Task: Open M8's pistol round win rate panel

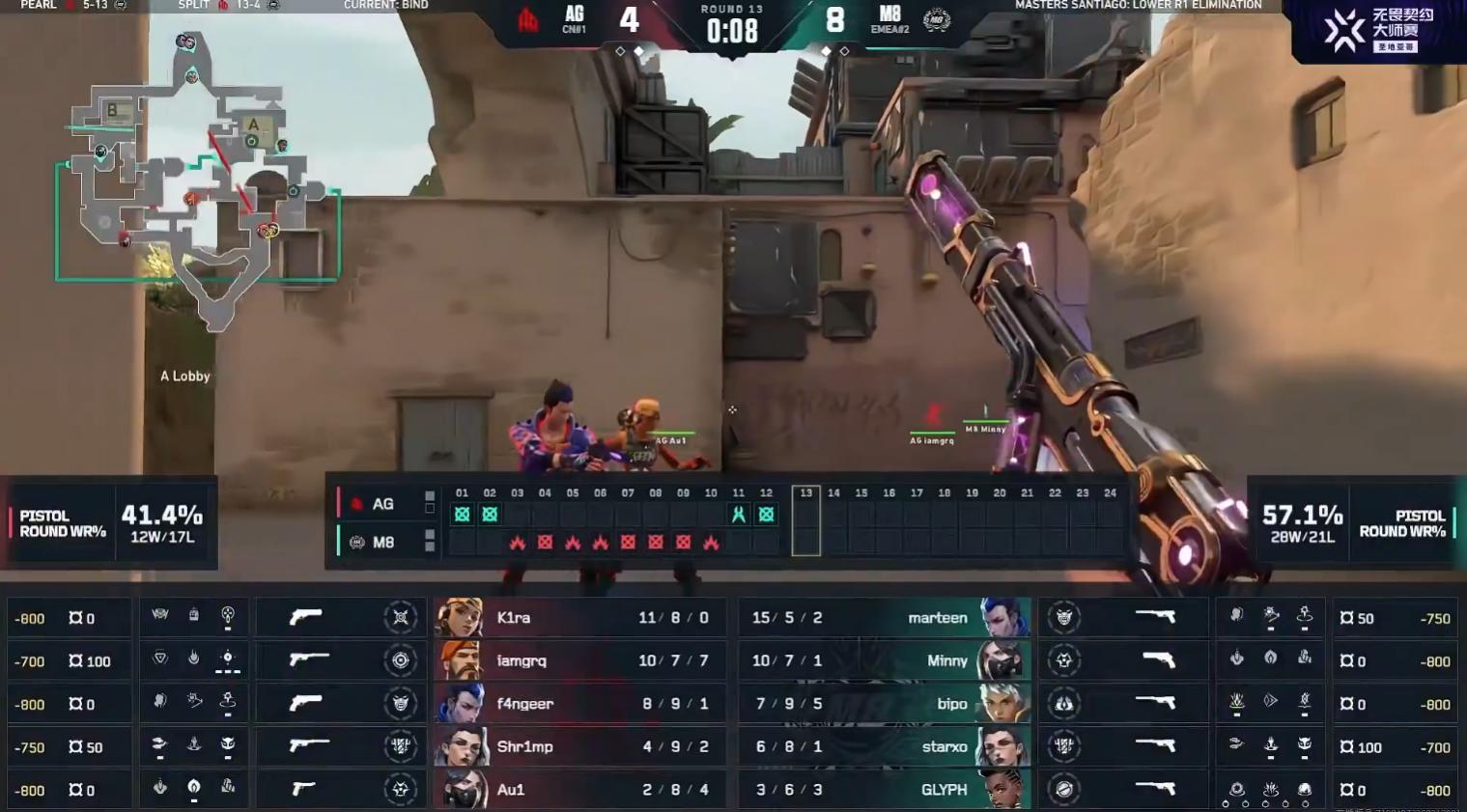Action: (1353, 523)
